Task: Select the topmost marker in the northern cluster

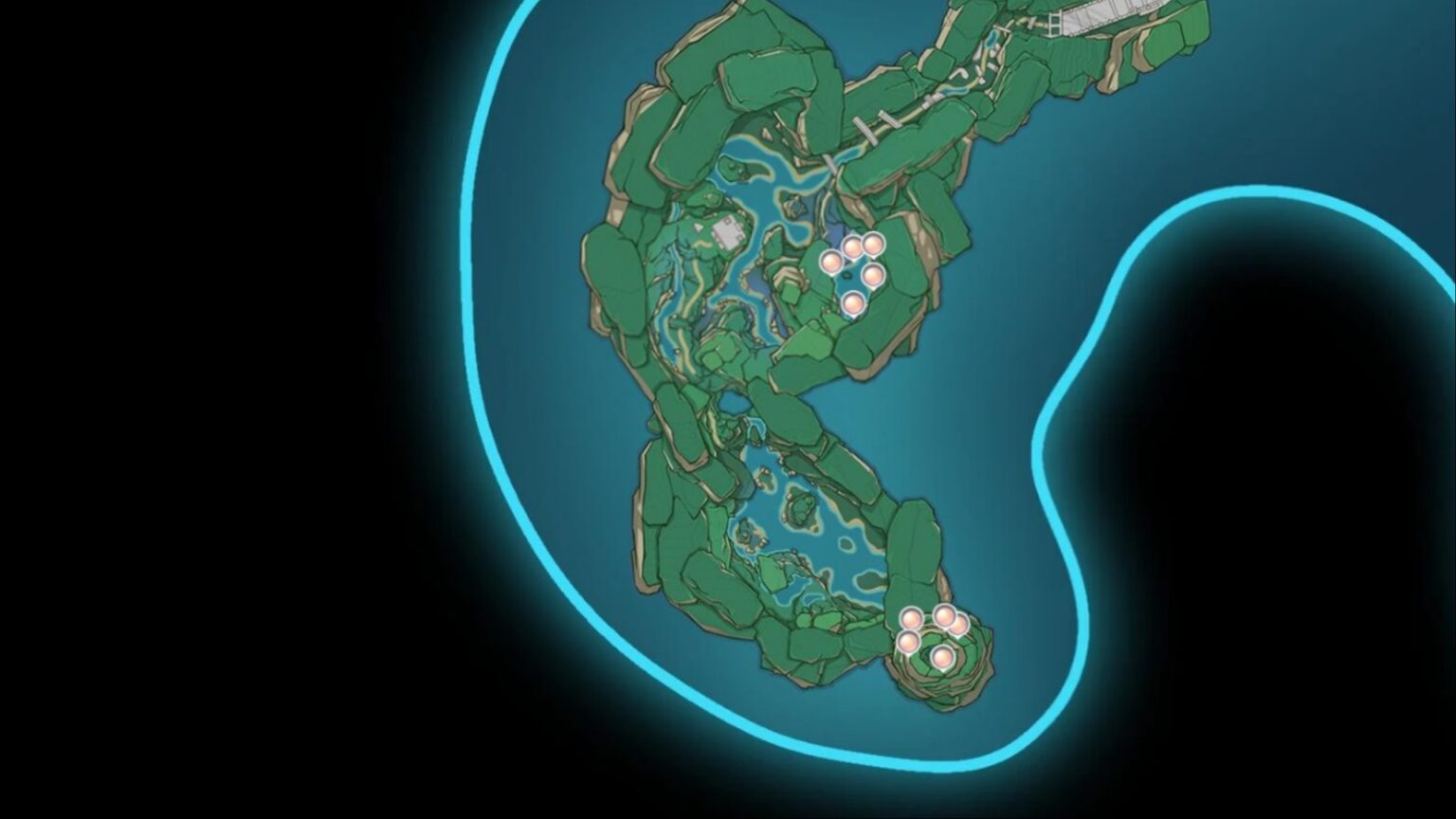Action: (x=871, y=245)
